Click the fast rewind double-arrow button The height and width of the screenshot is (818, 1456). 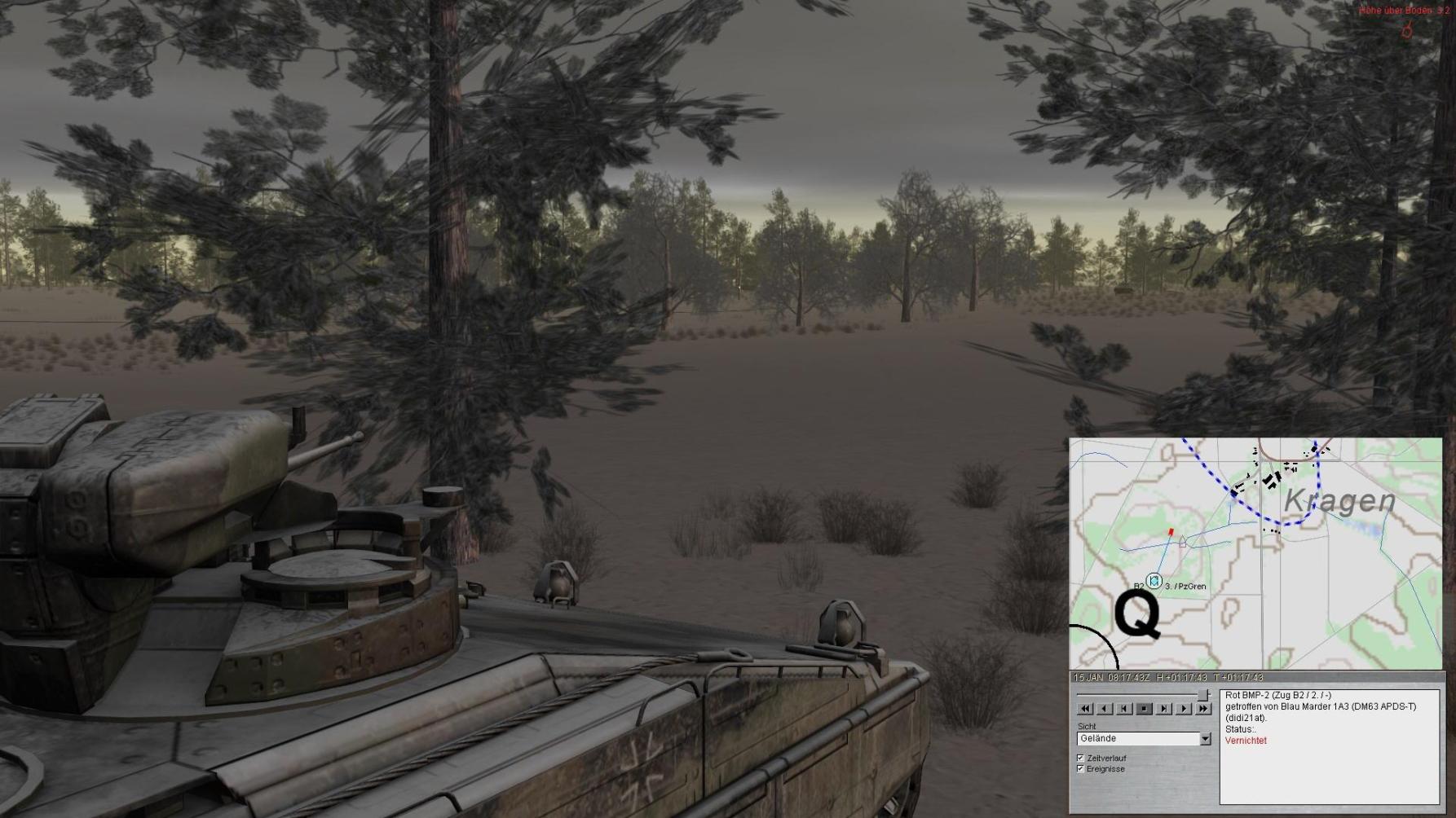click(1084, 709)
